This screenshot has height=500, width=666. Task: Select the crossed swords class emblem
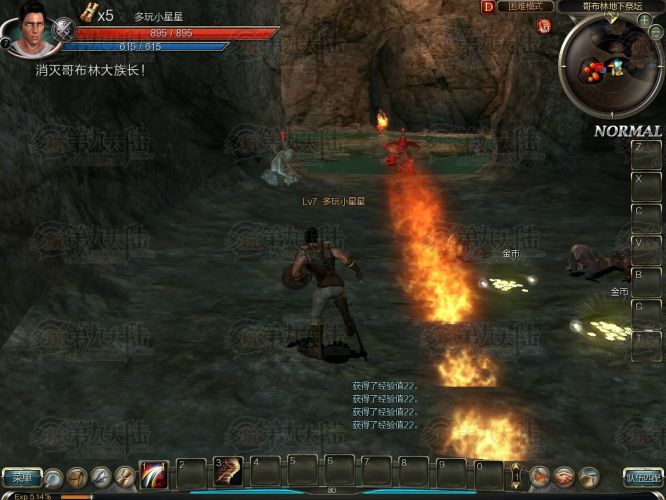tap(63, 30)
